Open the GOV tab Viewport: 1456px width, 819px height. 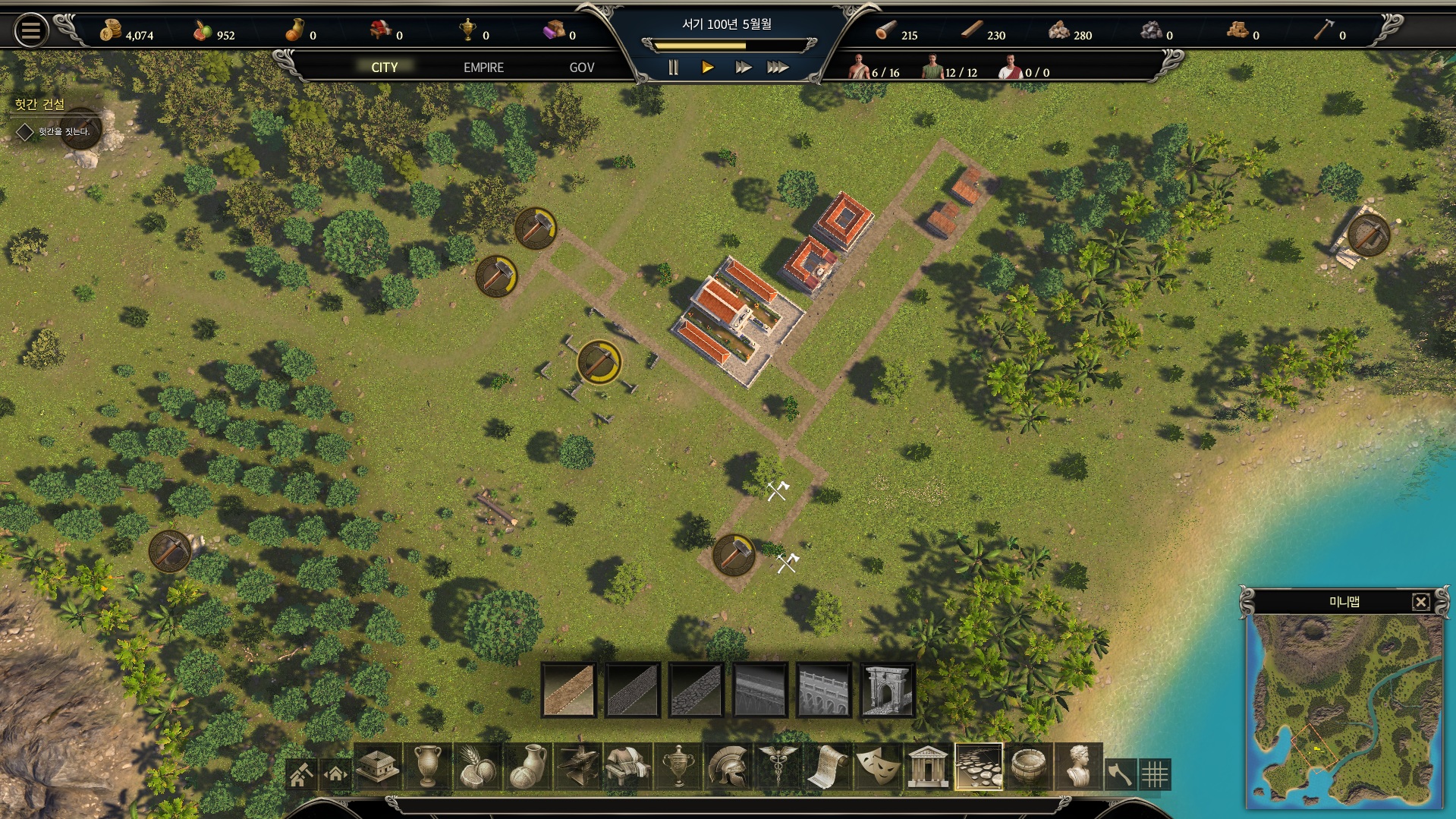581,68
